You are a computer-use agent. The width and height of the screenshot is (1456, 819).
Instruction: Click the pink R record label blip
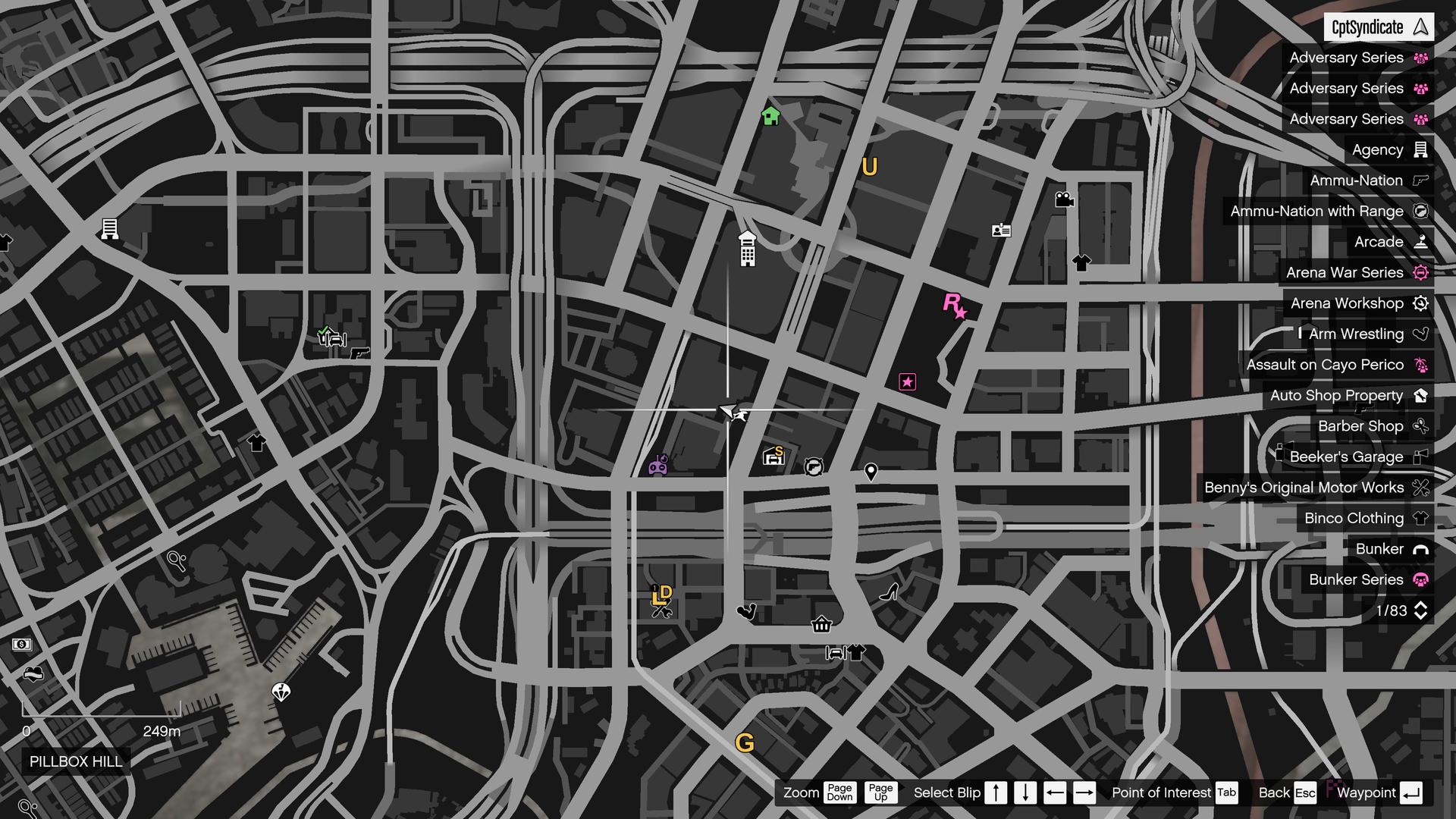[x=953, y=306]
